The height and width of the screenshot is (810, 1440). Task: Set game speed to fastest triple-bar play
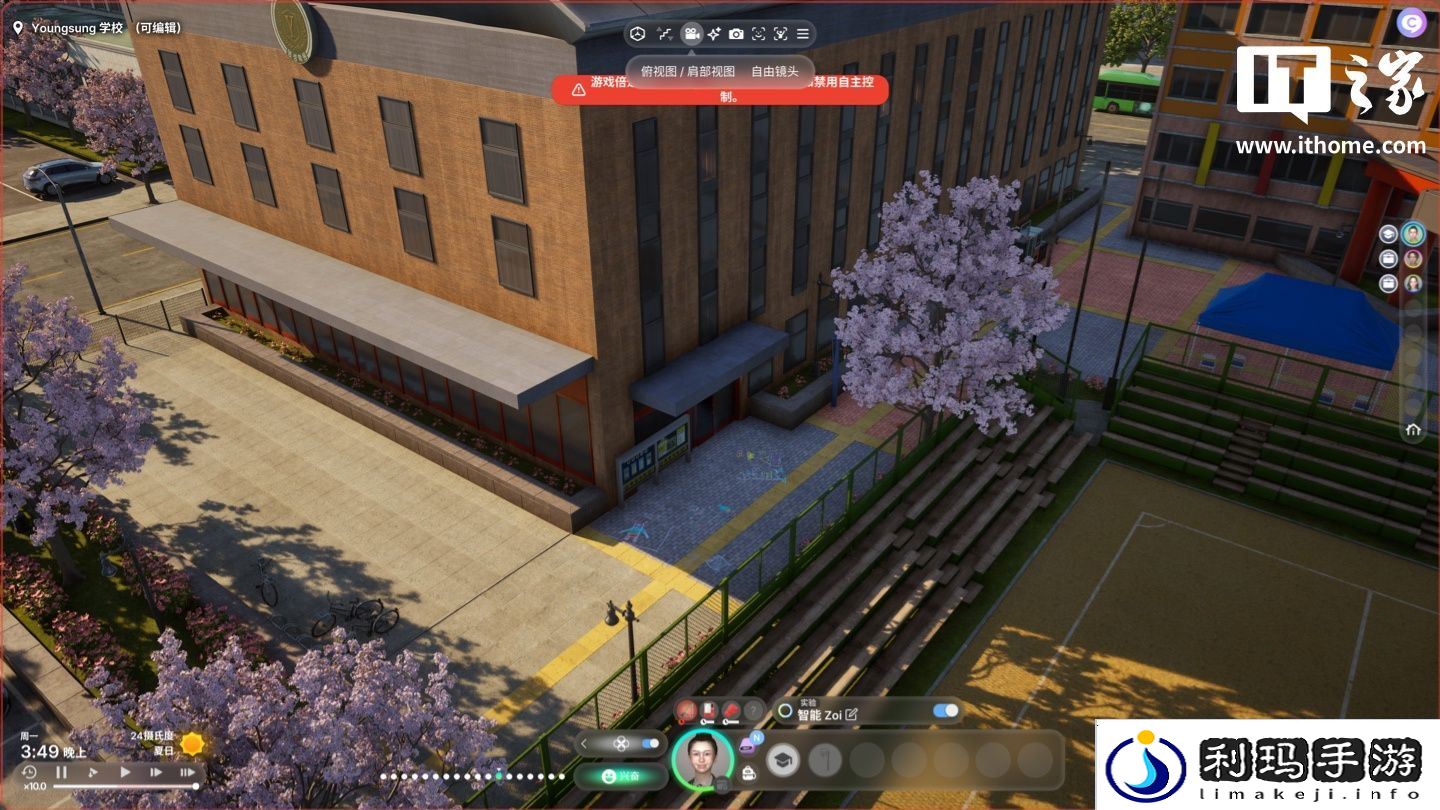(x=187, y=772)
